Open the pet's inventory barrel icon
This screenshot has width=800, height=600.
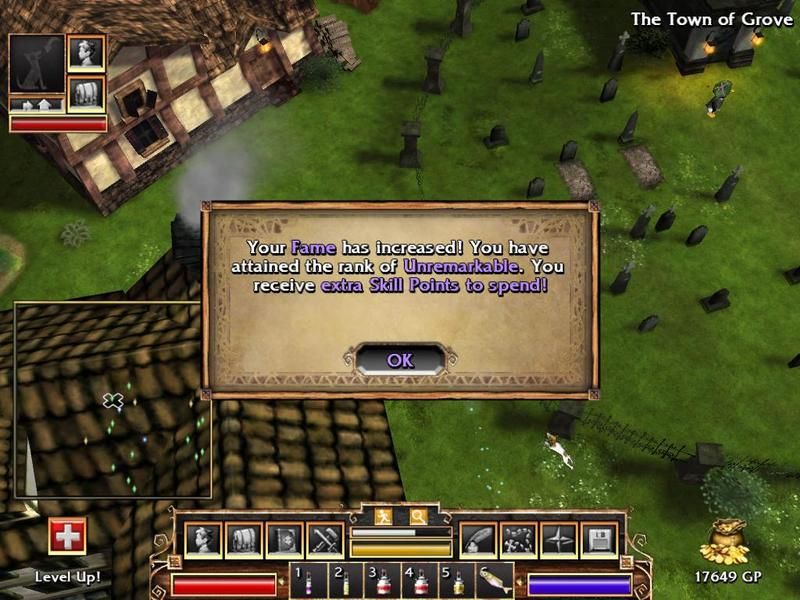click(x=86, y=93)
